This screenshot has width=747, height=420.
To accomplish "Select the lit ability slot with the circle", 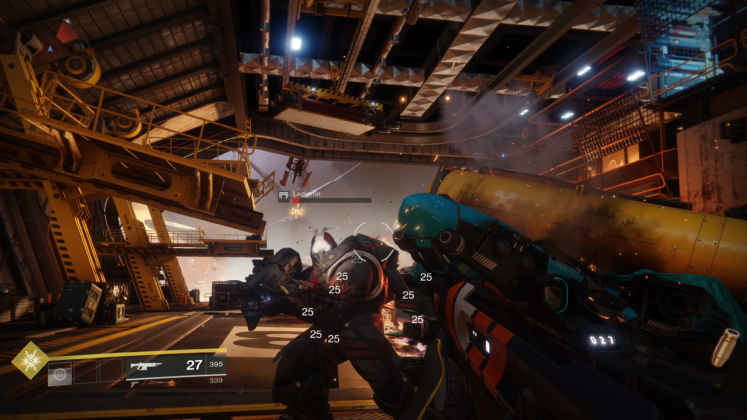I will [x=59, y=375].
